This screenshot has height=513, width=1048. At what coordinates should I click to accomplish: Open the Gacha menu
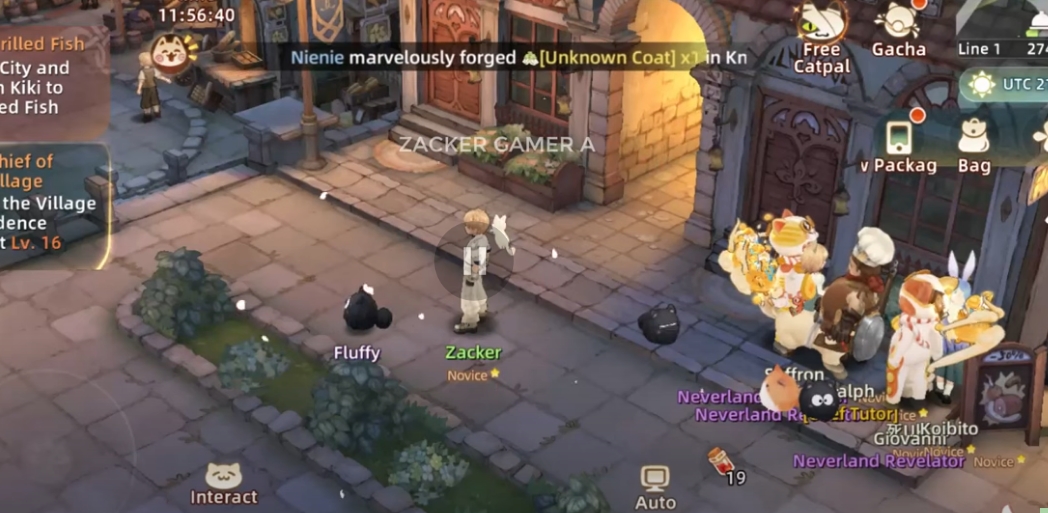pos(897,28)
